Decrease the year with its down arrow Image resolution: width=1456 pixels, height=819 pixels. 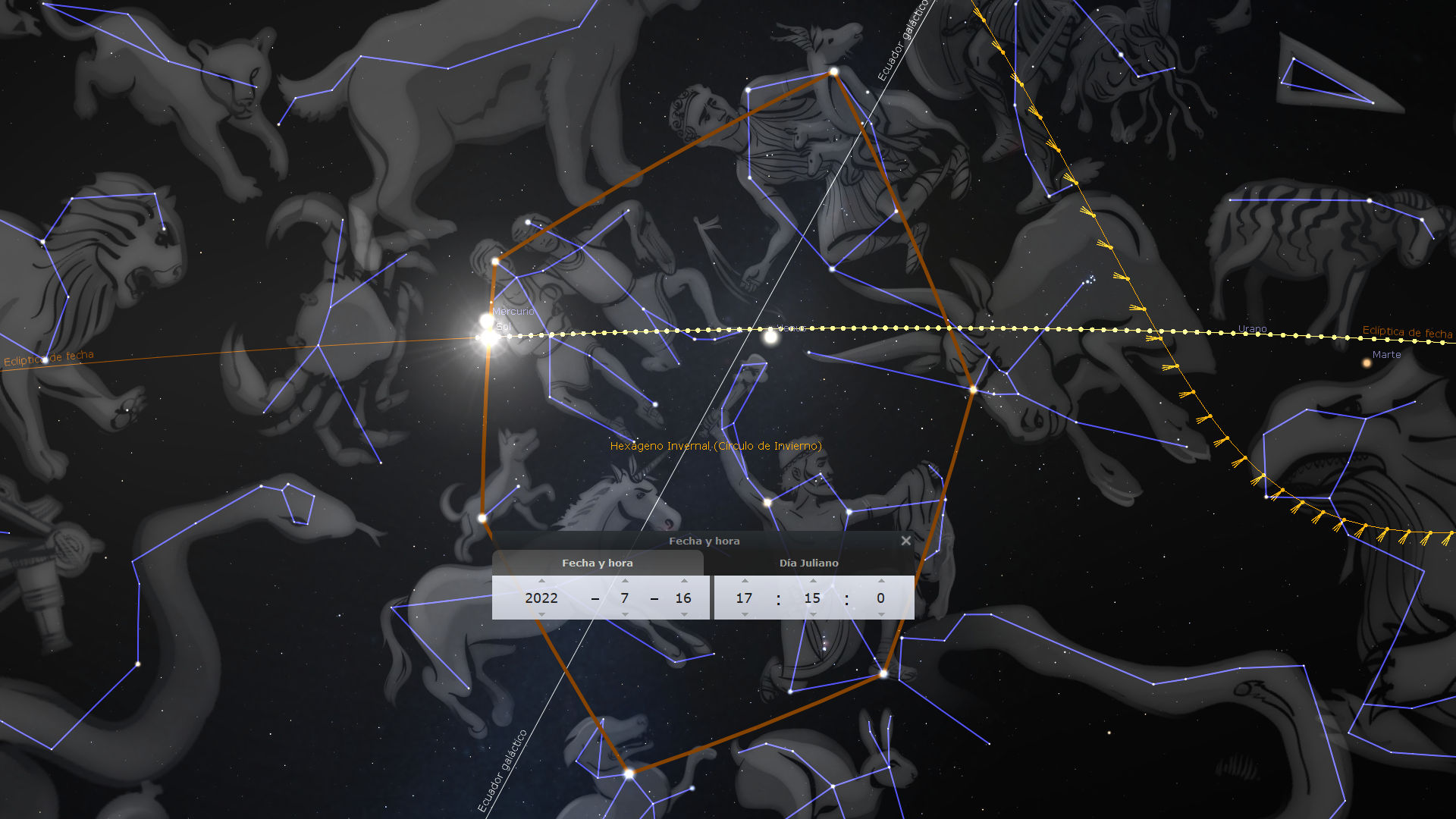pos(541,614)
